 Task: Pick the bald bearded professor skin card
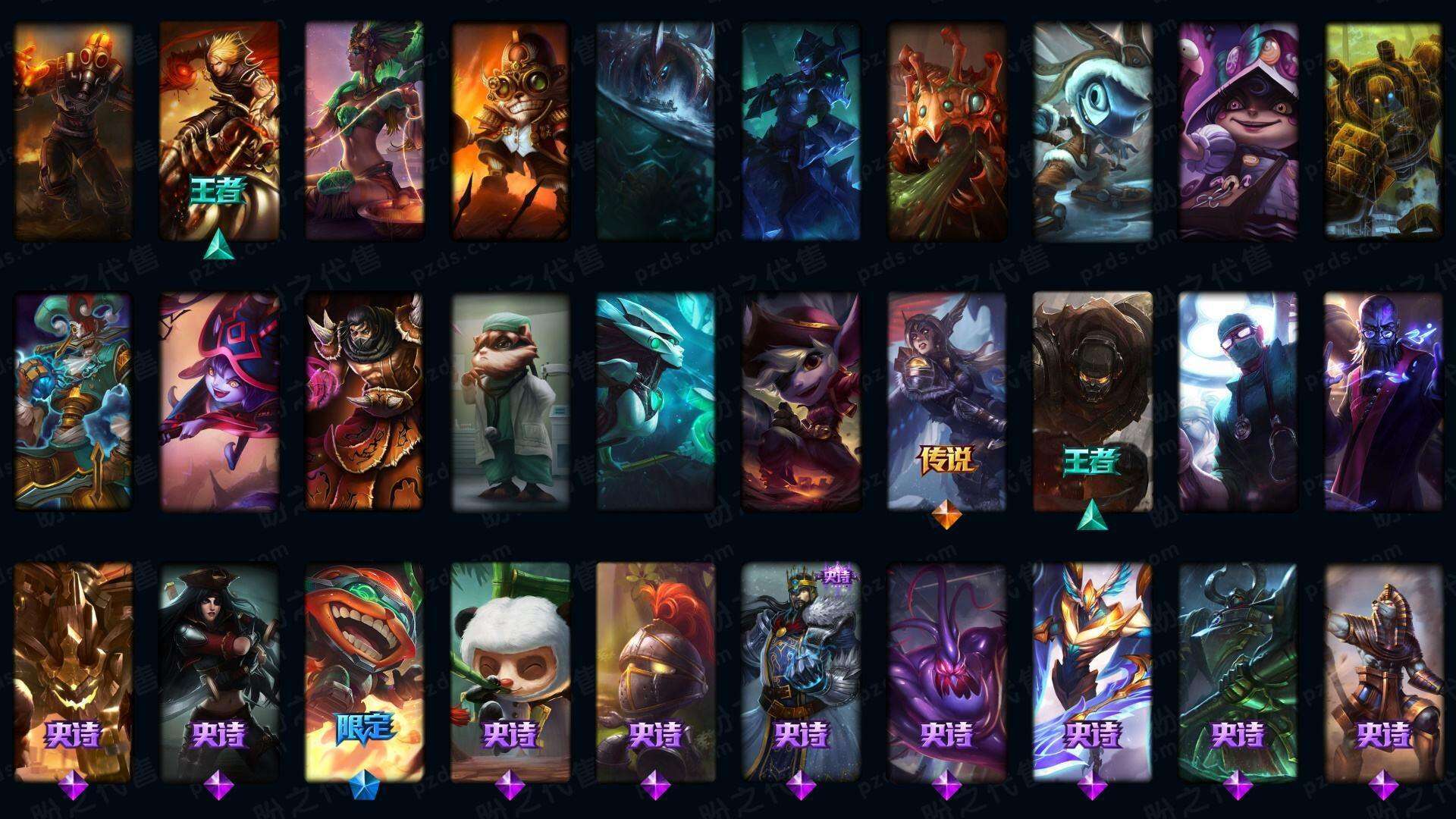(1383, 400)
